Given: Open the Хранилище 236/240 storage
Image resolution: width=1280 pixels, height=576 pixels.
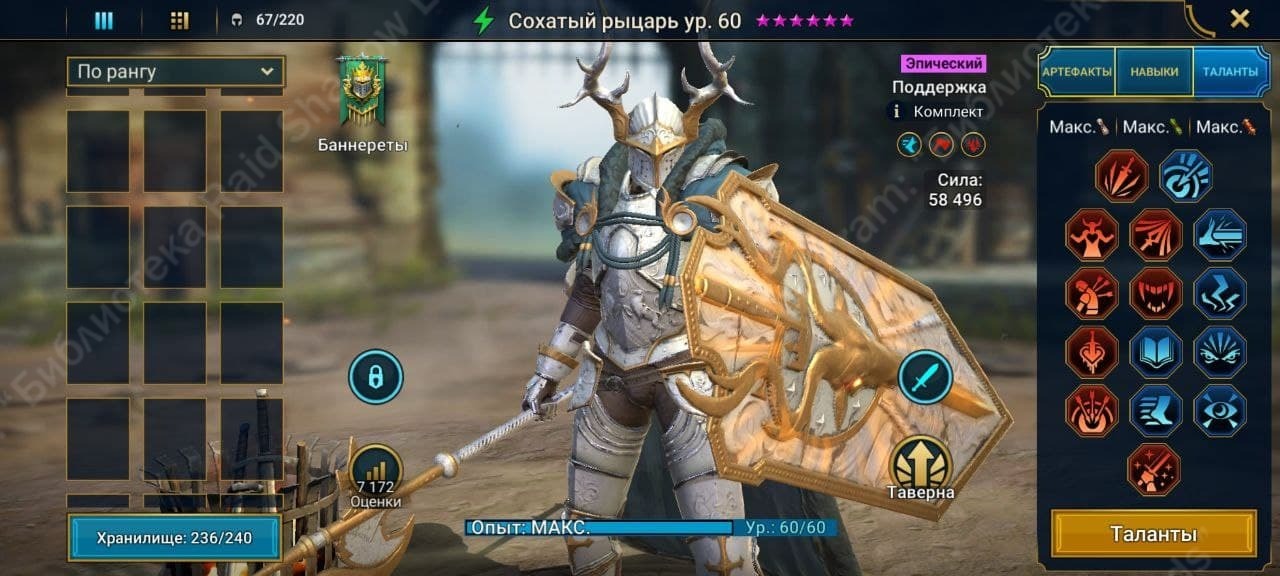Looking at the screenshot, I should click(x=174, y=538).
